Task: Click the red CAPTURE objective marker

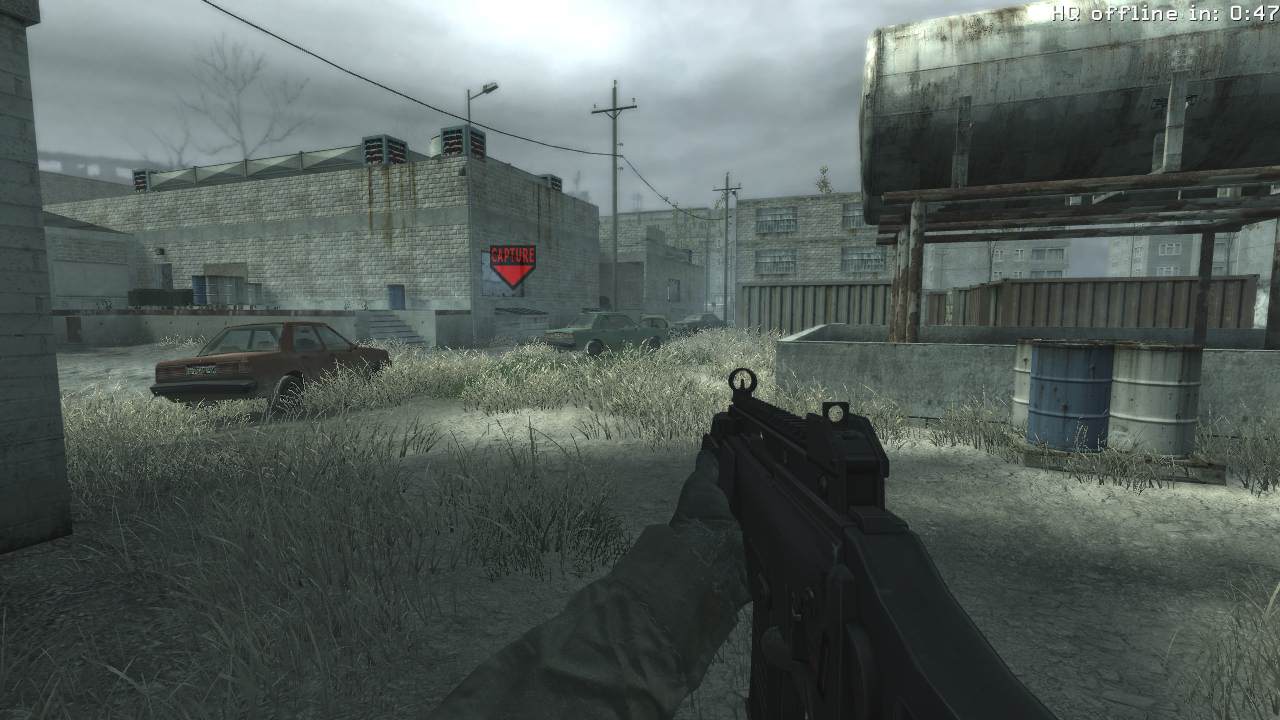Action: [512, 266]
